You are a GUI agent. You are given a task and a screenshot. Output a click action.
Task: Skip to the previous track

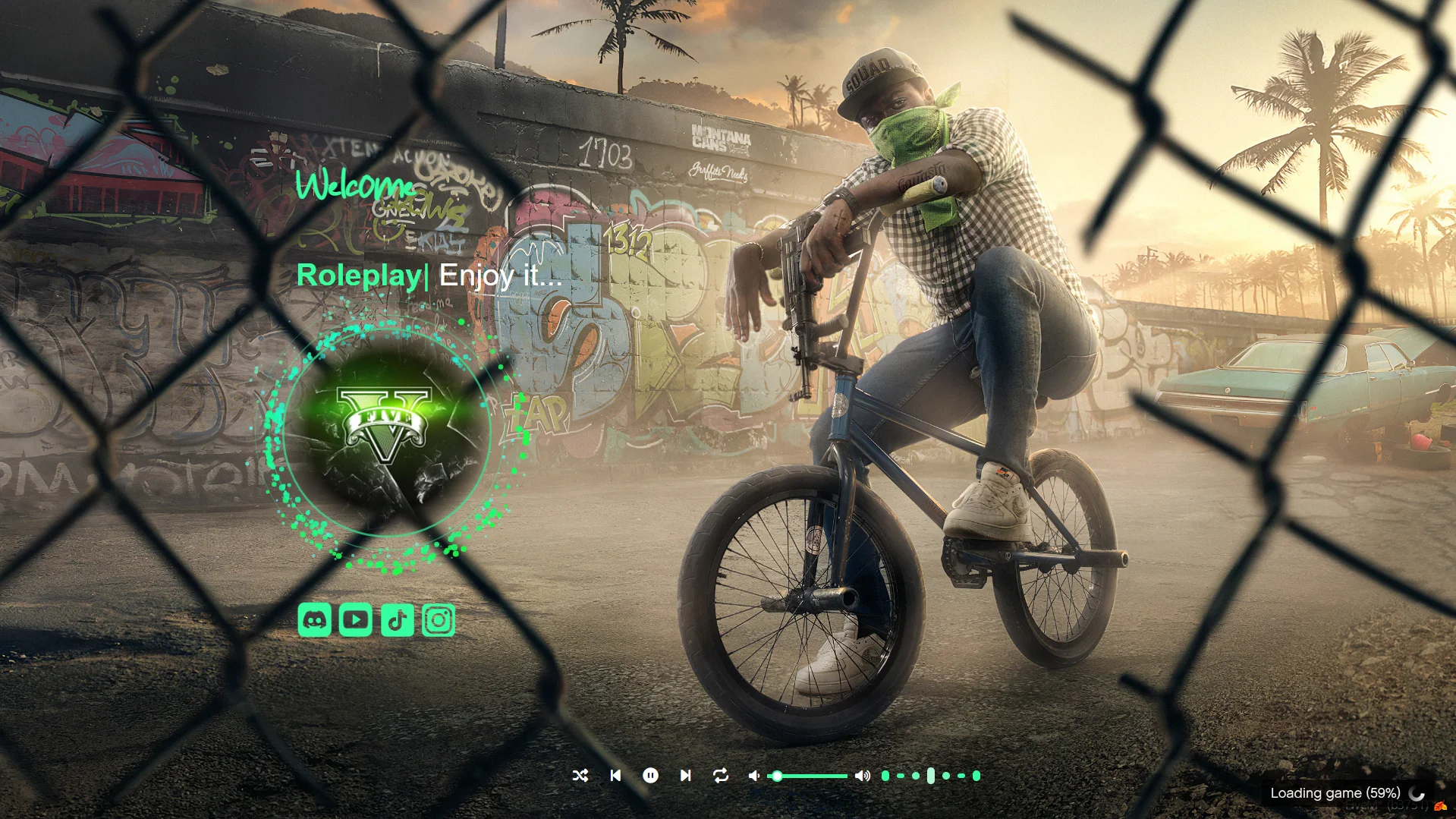pyautogui.click(x=615, y=775)
